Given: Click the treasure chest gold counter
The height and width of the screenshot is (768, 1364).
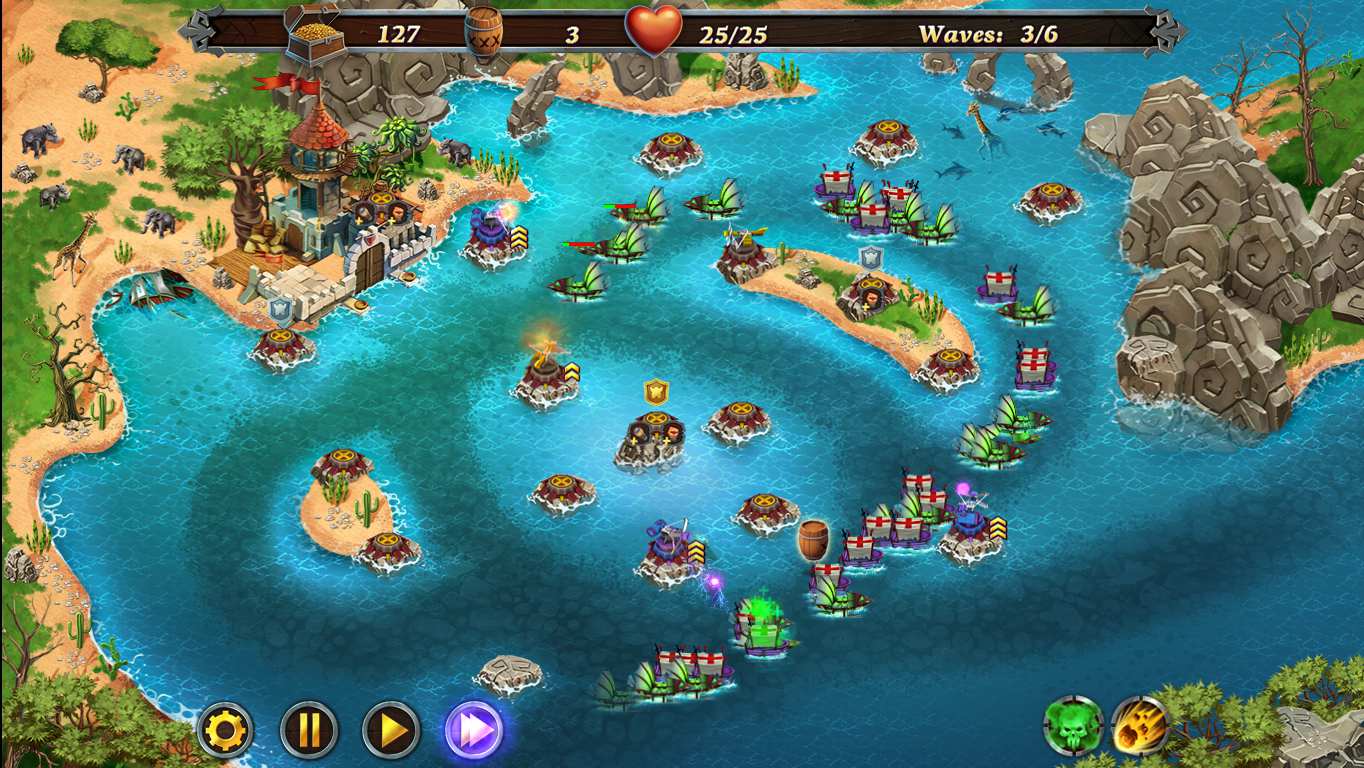Looking at the screenshot, I should coord(310,31).
